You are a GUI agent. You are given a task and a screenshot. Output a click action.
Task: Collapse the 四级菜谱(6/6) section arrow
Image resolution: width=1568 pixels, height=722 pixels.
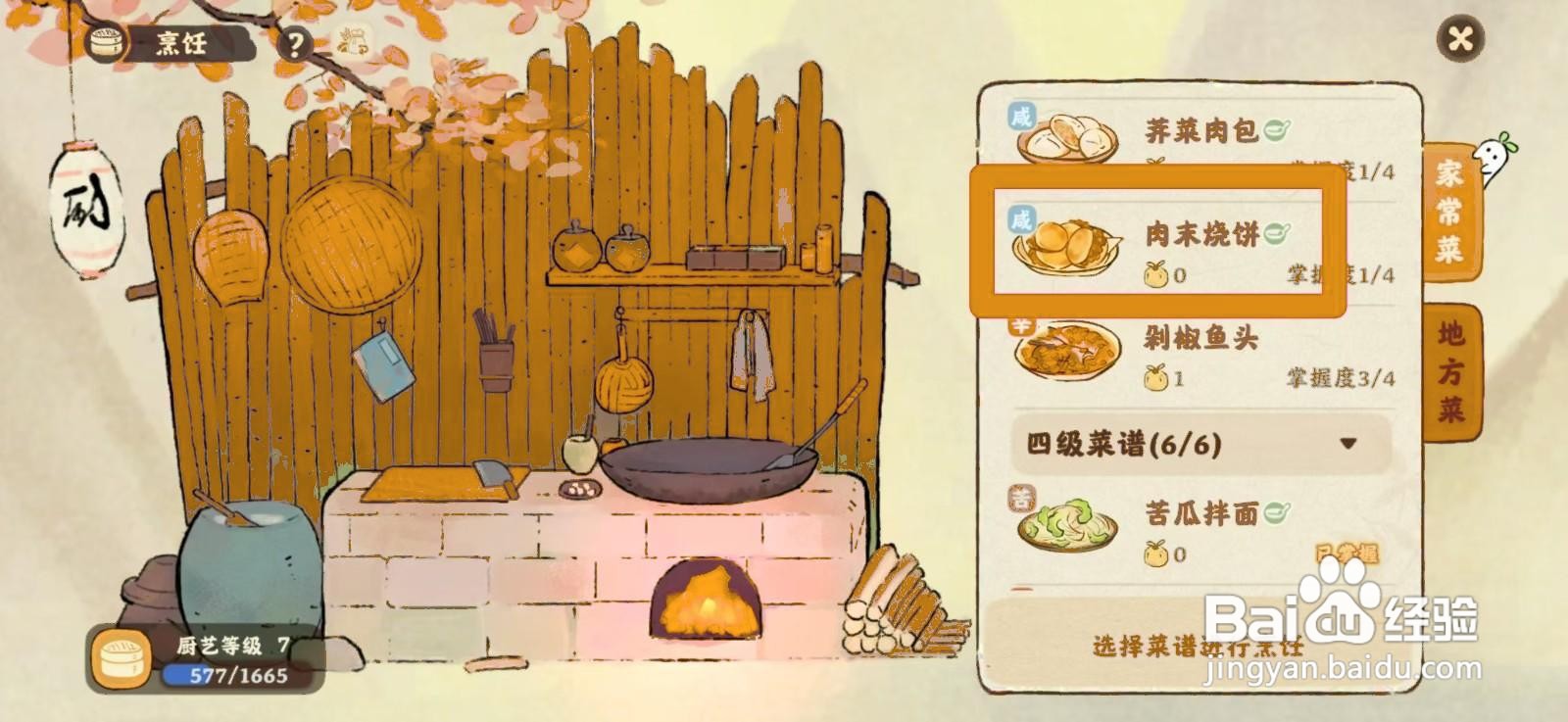[x=1348, y=443]
